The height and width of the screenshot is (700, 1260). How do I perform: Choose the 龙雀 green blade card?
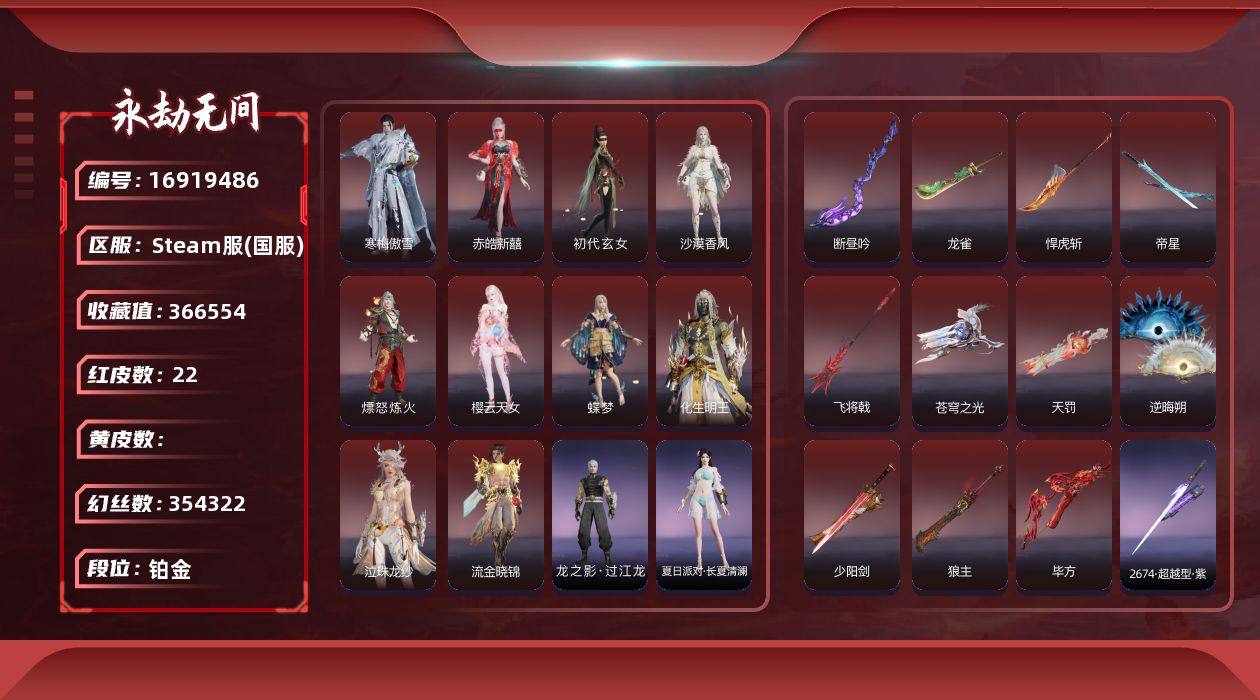(x=960, y=187)
